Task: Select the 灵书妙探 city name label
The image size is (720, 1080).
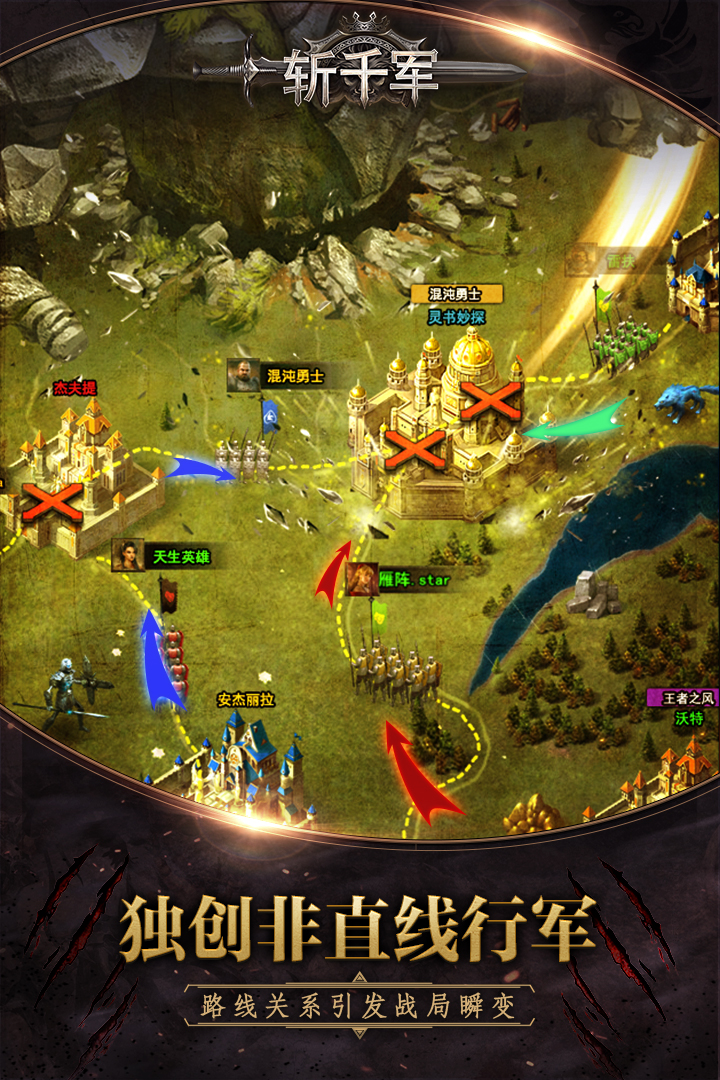Action: click(x=456, y=317)
